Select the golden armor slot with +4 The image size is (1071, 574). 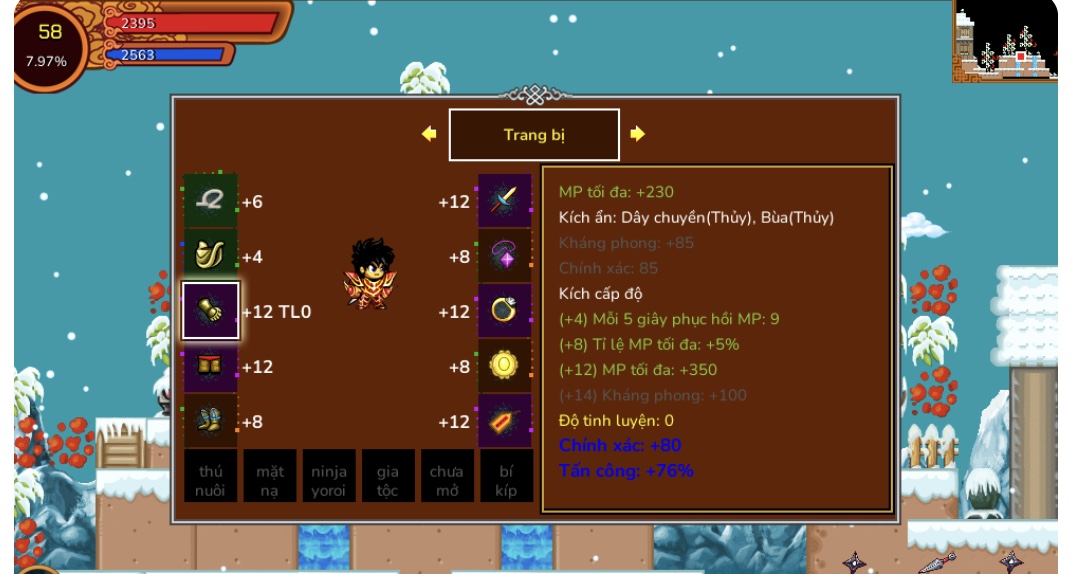(210, 256)
